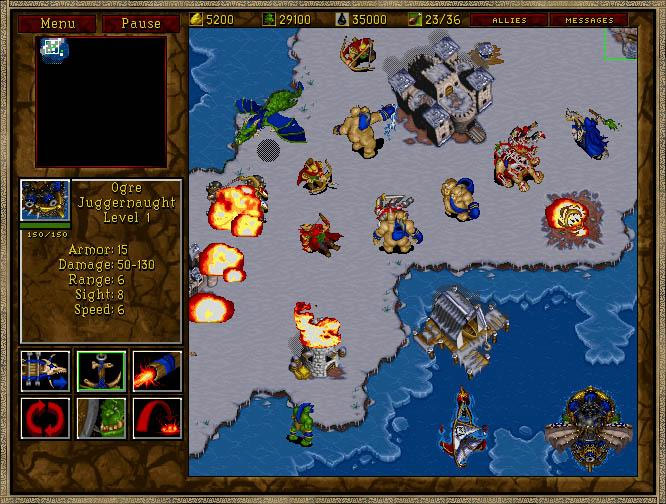Viewport: 666px width, 504px height.
Task: Choose the orc Stand Ground command
Action: pyautogui.click(x=101, y=416)
